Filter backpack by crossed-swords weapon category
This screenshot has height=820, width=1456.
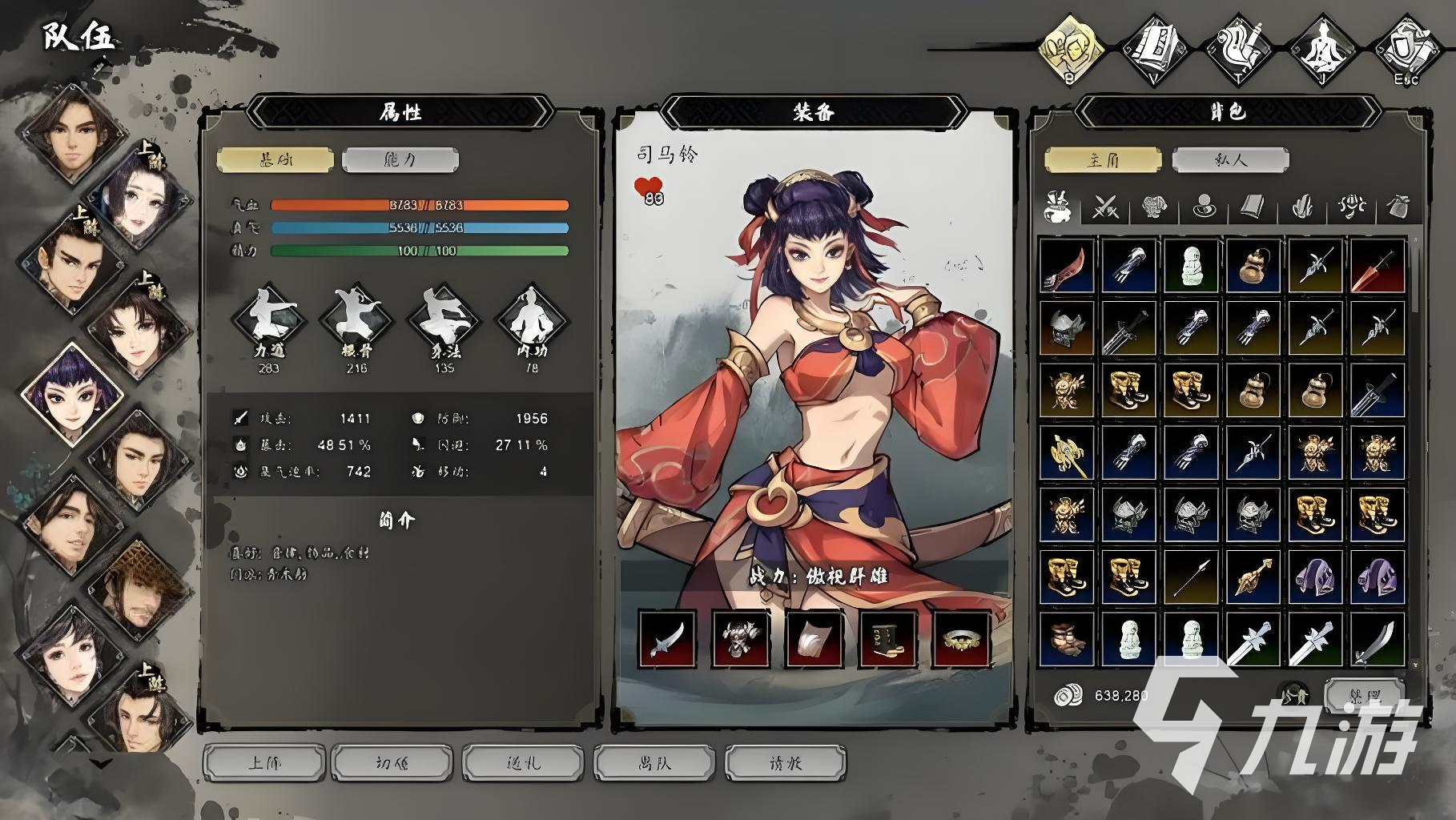(1106, 207)
